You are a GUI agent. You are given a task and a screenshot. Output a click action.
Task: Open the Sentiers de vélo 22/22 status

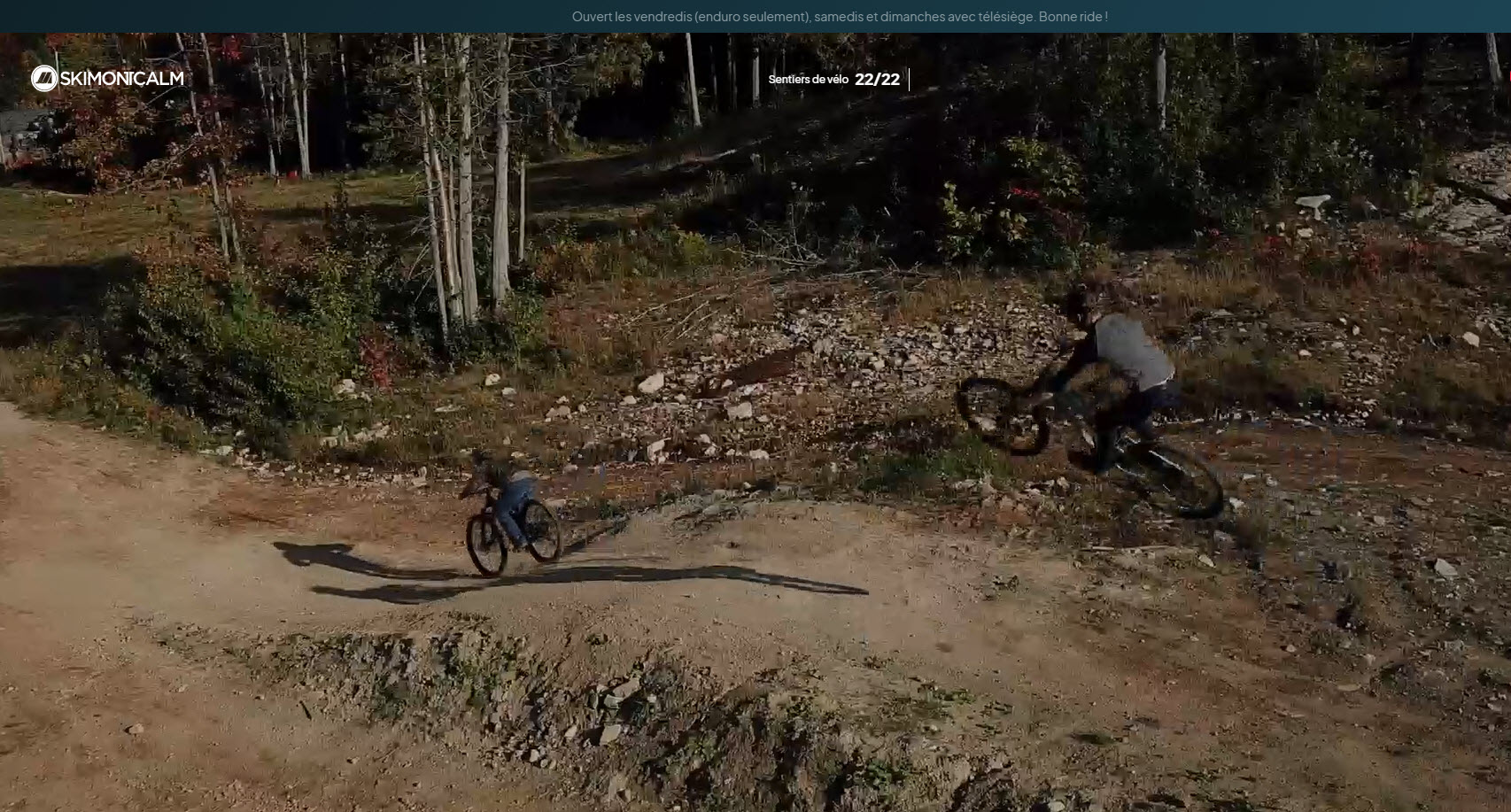coord(833,80)
